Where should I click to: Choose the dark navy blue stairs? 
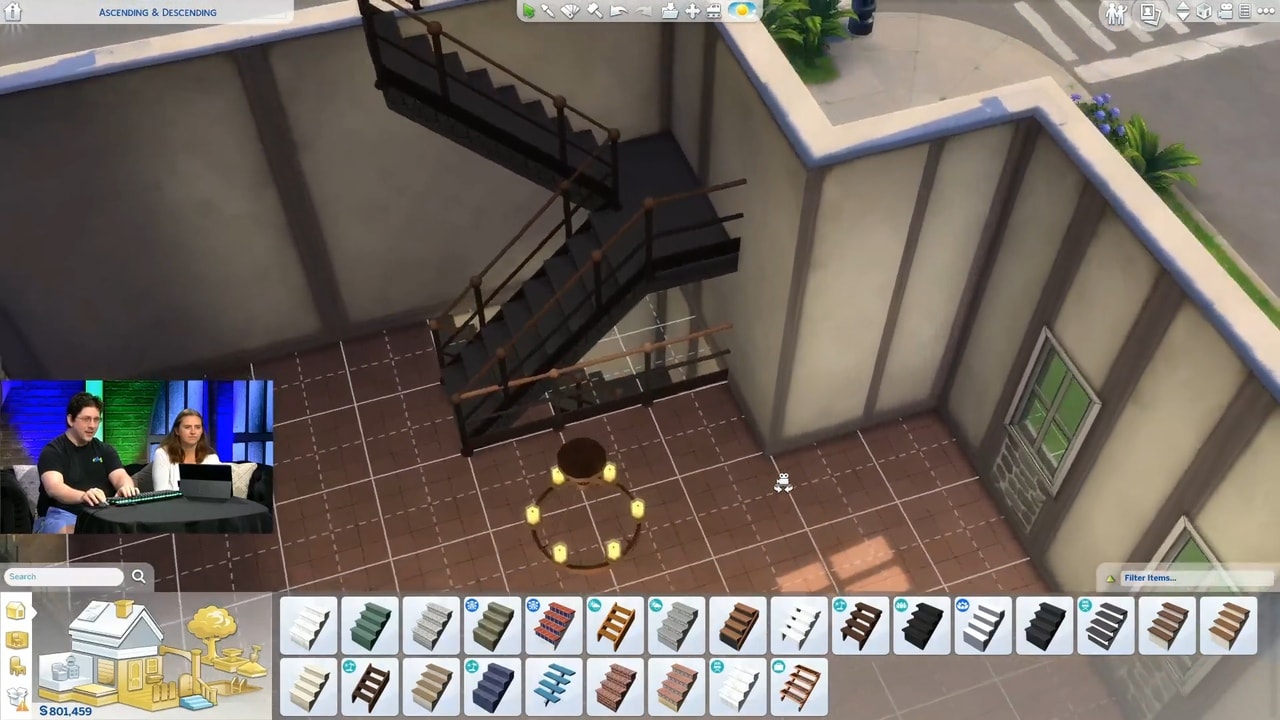[492, 687]
